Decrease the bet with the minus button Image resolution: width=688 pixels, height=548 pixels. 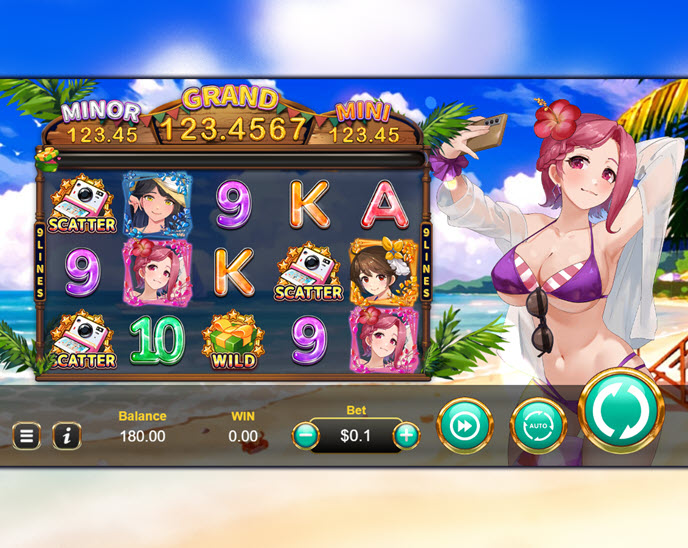click(307, 436)
